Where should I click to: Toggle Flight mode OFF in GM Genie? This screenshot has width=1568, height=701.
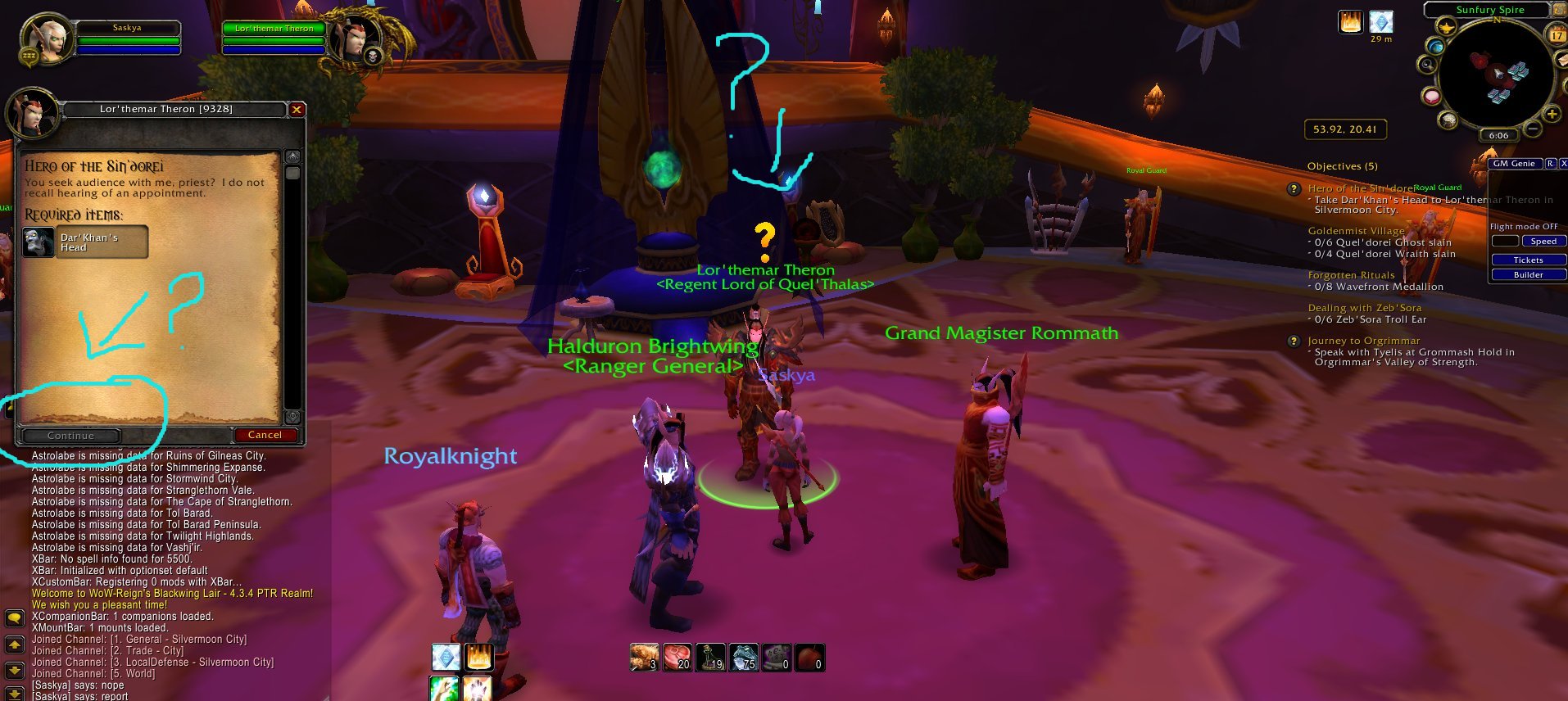point(1525,226)
